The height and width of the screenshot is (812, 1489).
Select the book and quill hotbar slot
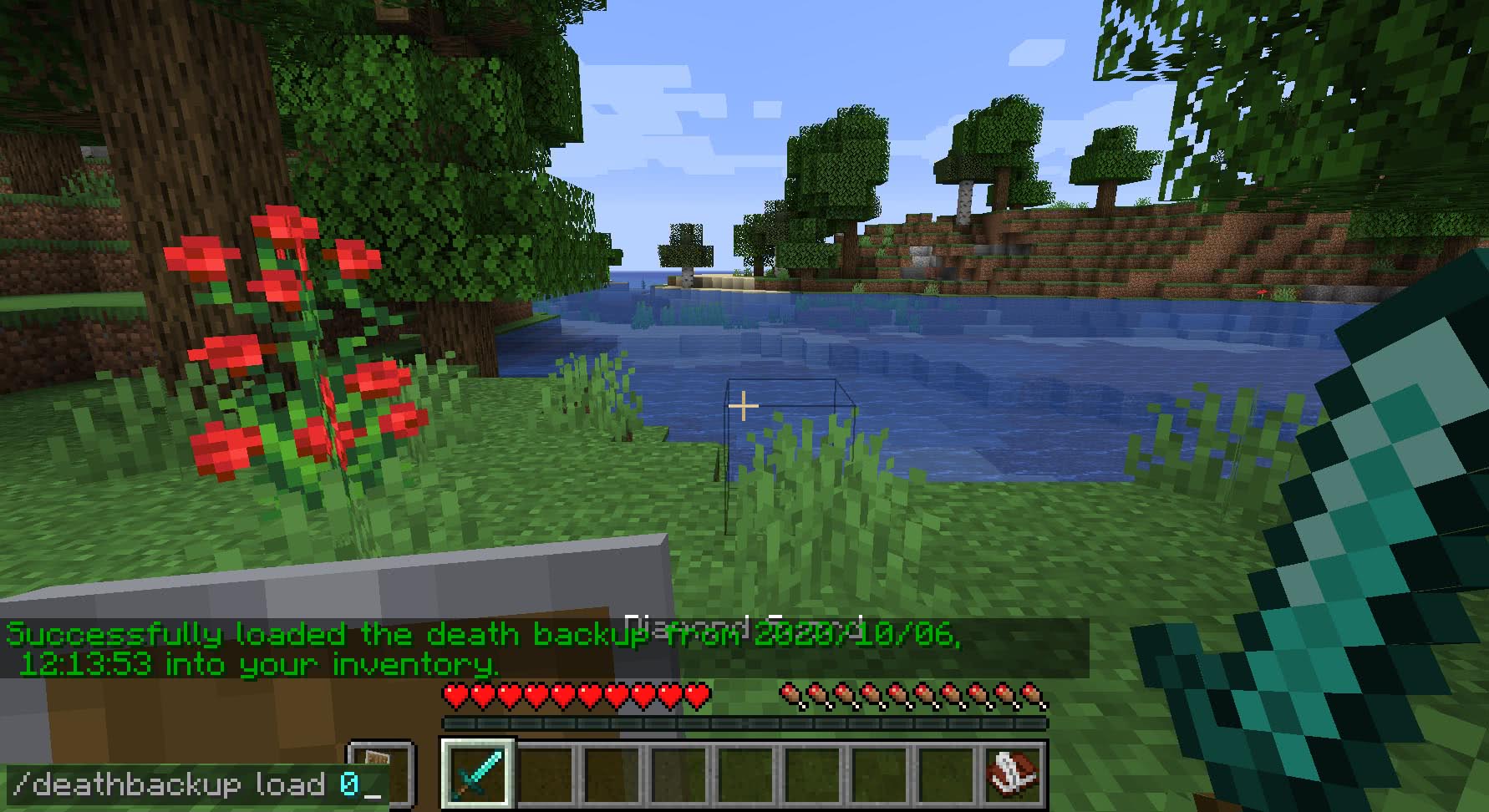[x=1012, y=773]
